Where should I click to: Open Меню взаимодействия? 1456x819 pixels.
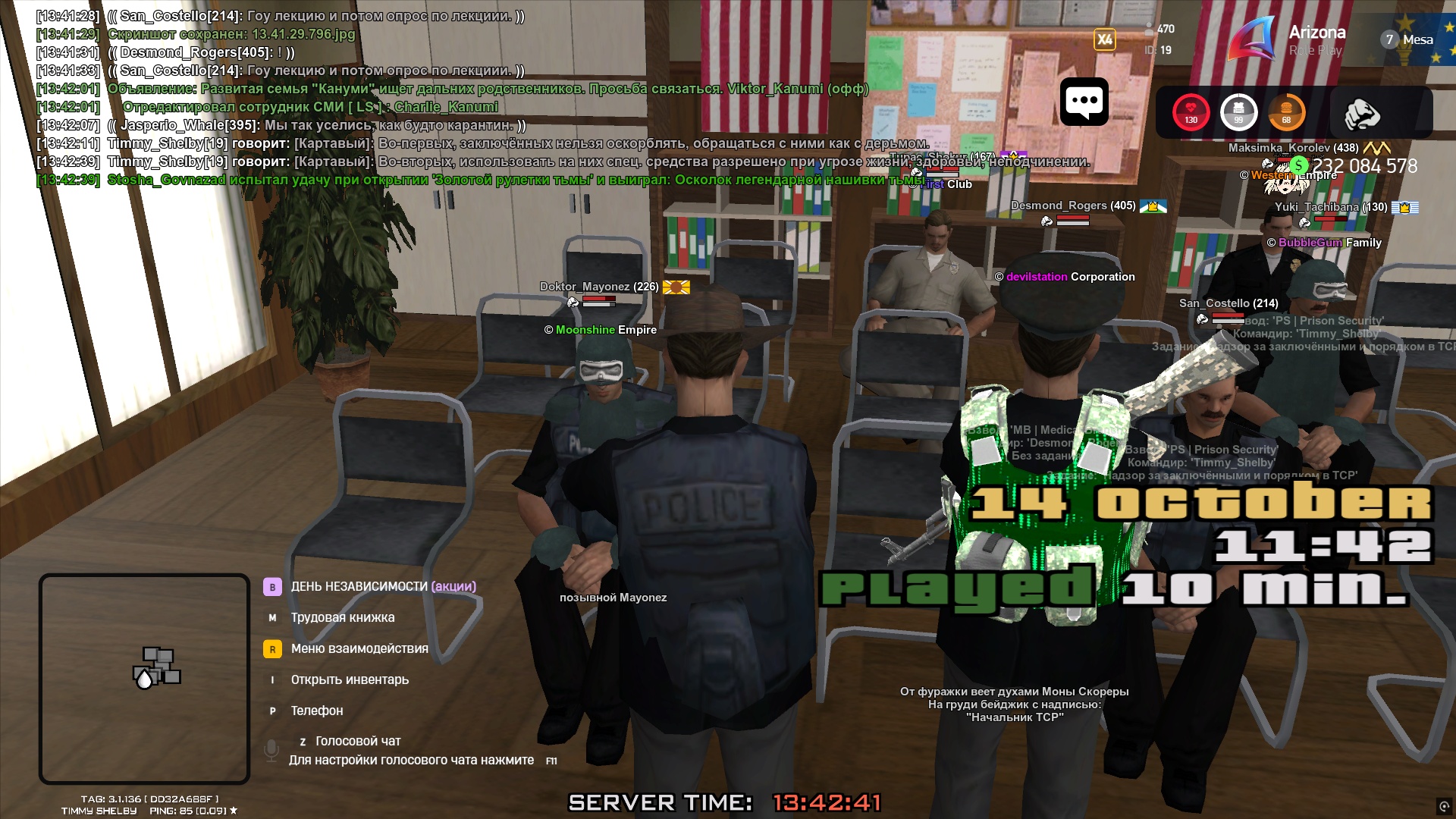(359, 648)
